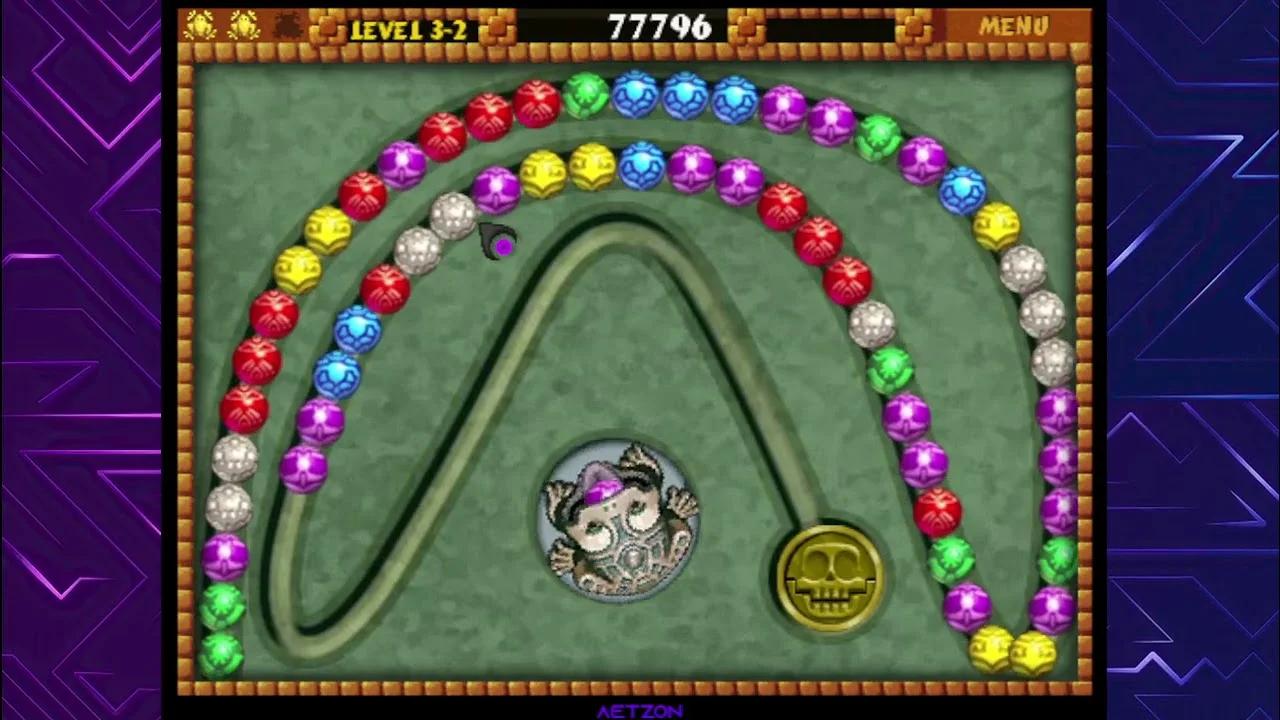The width and height of the screenshot is (1280, 720).
Task: Click the decorative gold stone beside the score
Action: (x=745, y=27)
